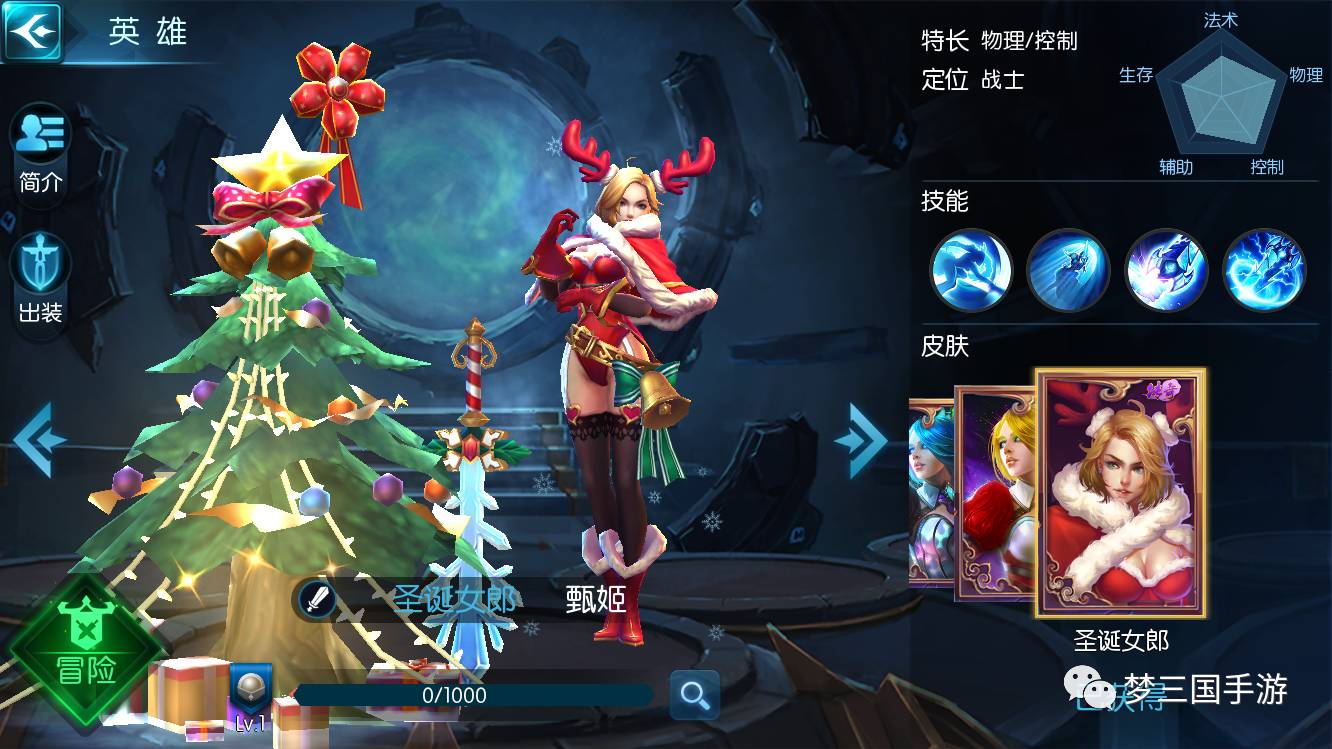Click the sword icon beside skin name
Screen dimensions: 1332x749
(x=317, y=600)
